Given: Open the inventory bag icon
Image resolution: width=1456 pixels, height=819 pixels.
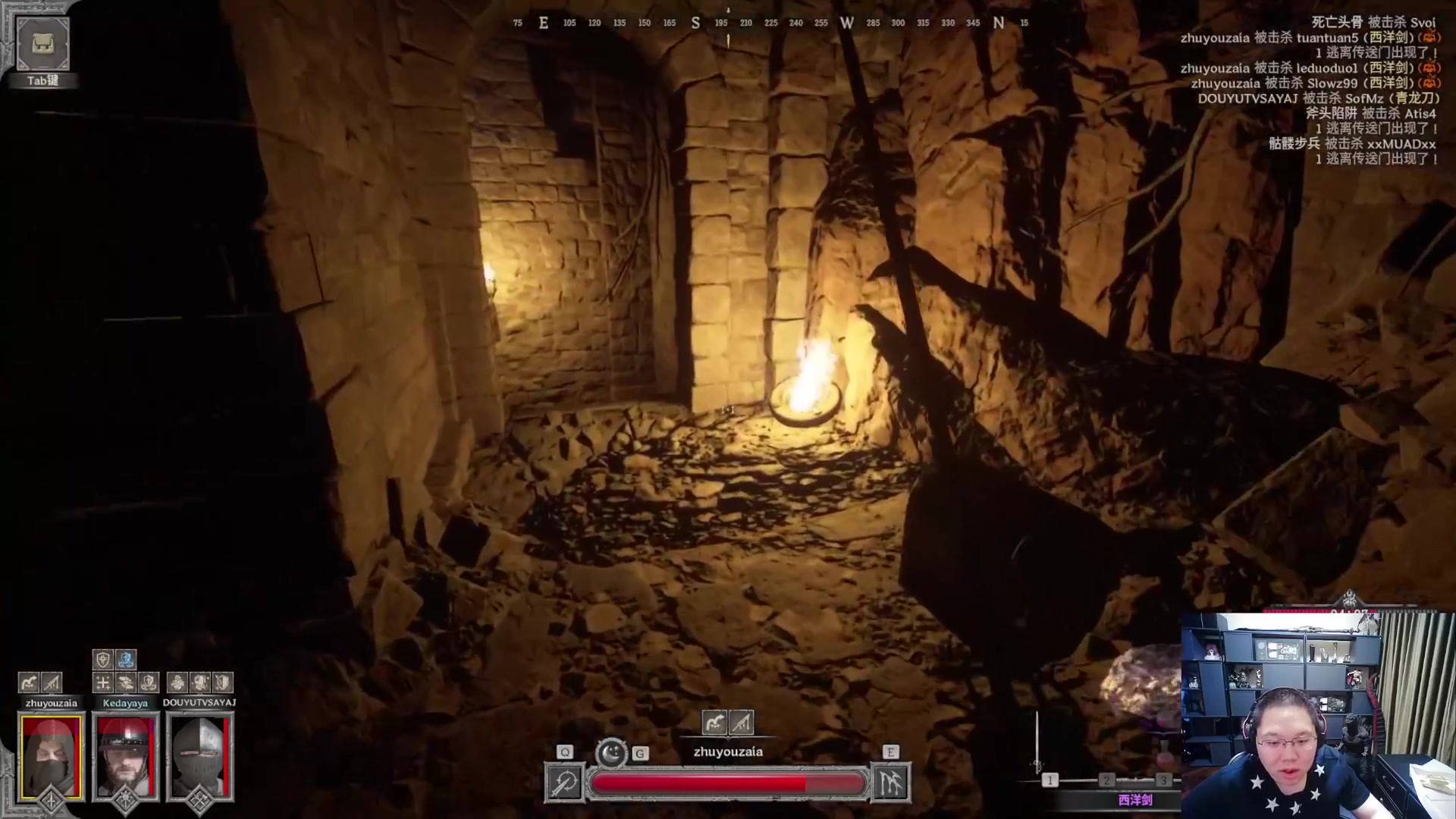Looking at the screenshot, I should 42,43.
